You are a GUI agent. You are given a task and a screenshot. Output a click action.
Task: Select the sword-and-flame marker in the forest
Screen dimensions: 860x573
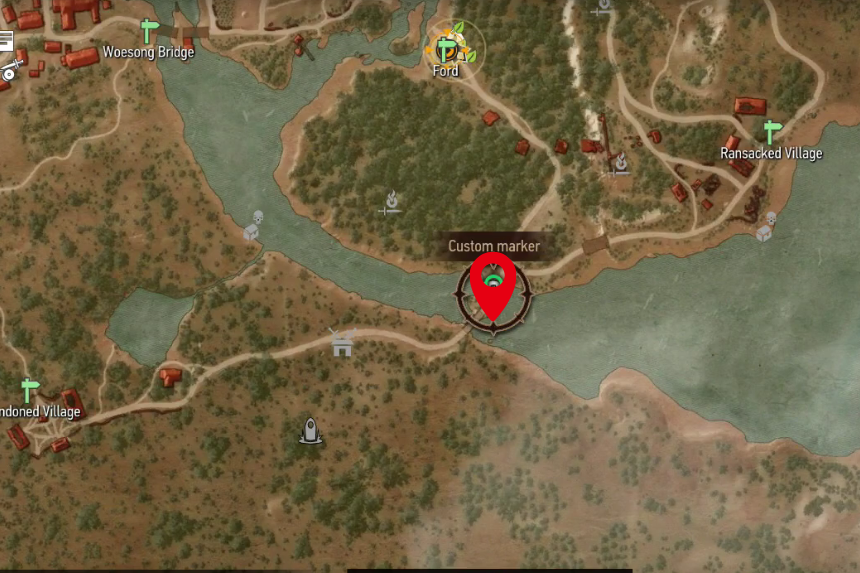392,202
